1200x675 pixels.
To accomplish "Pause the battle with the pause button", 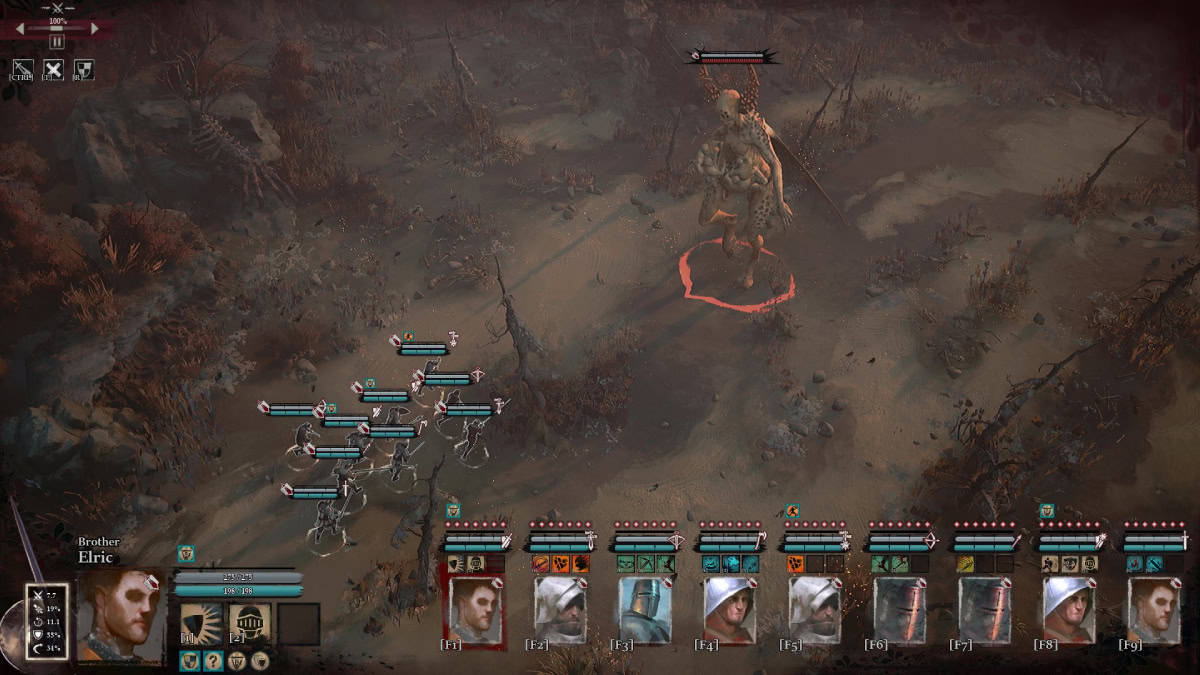I will pyautogui.click(x=56, y=42).
